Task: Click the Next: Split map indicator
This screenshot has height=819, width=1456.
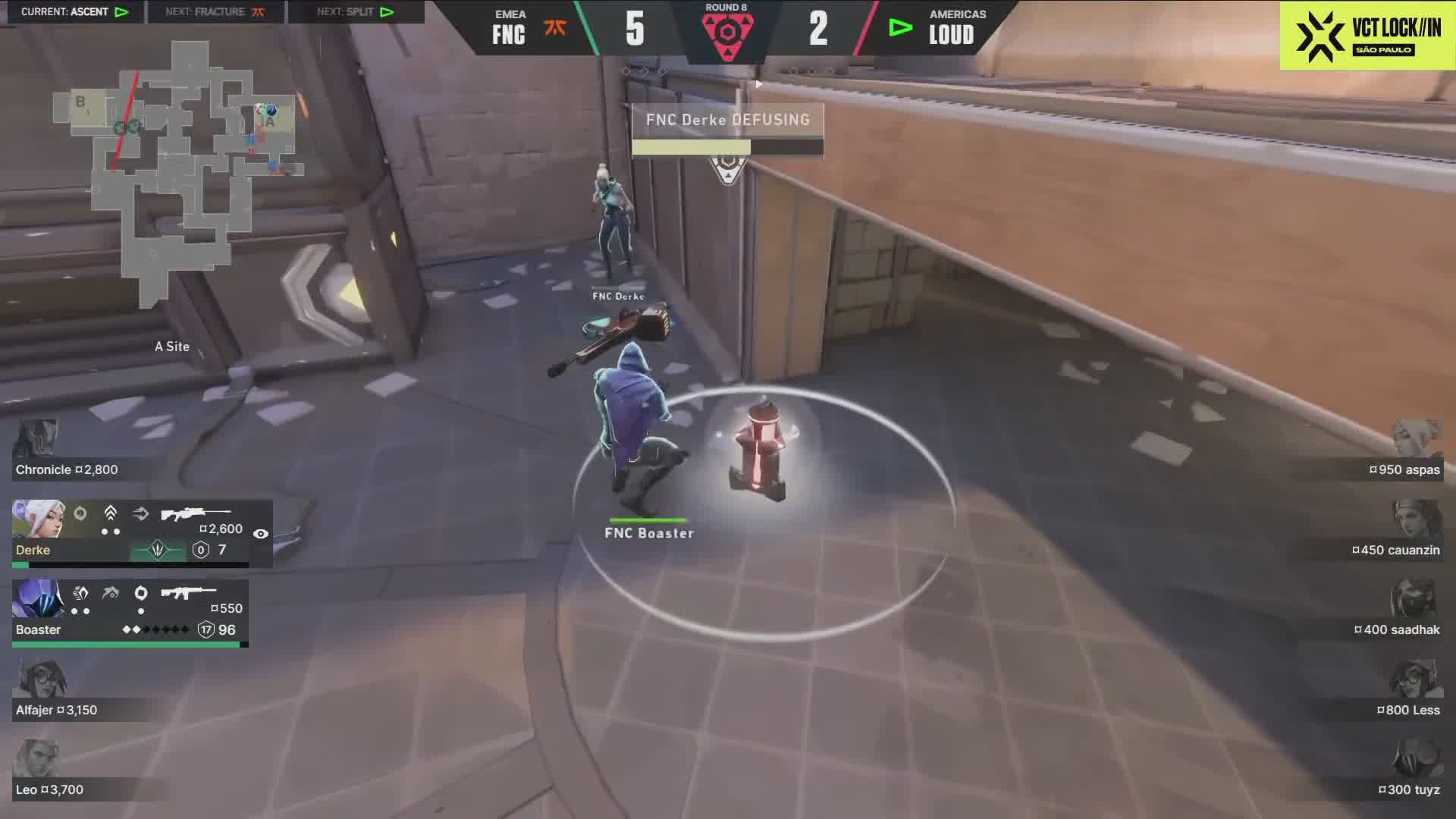Action: pos(355,11)
